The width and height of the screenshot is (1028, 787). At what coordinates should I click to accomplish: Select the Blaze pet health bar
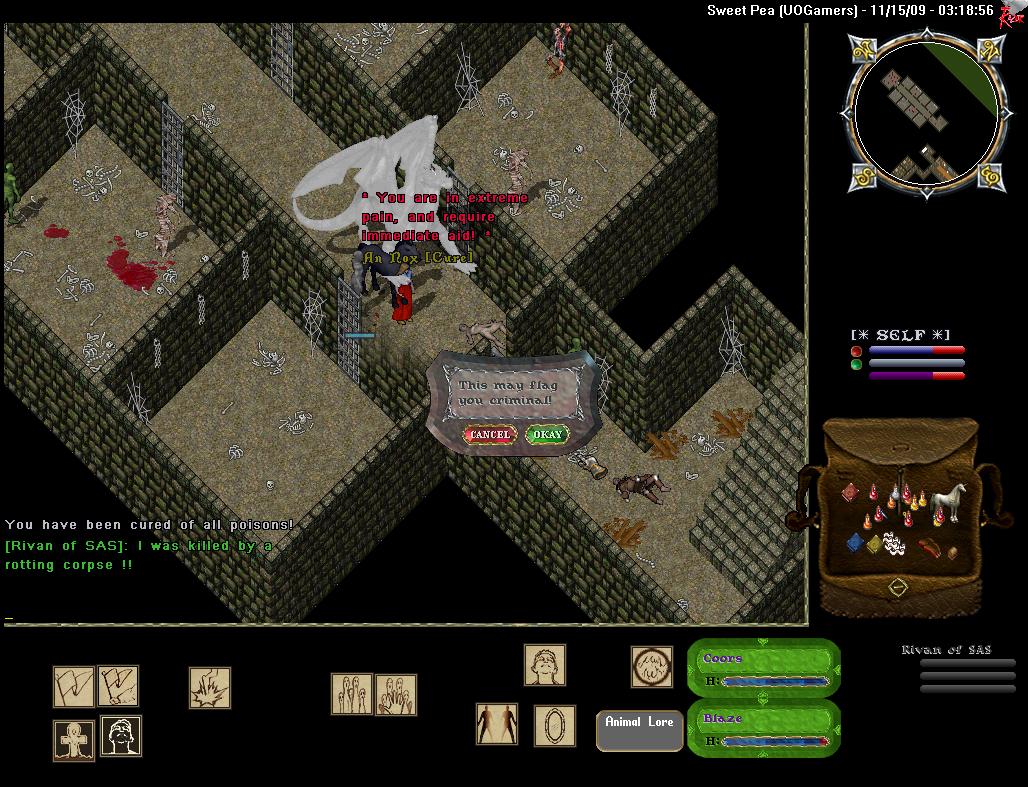[x=765, y=728]
